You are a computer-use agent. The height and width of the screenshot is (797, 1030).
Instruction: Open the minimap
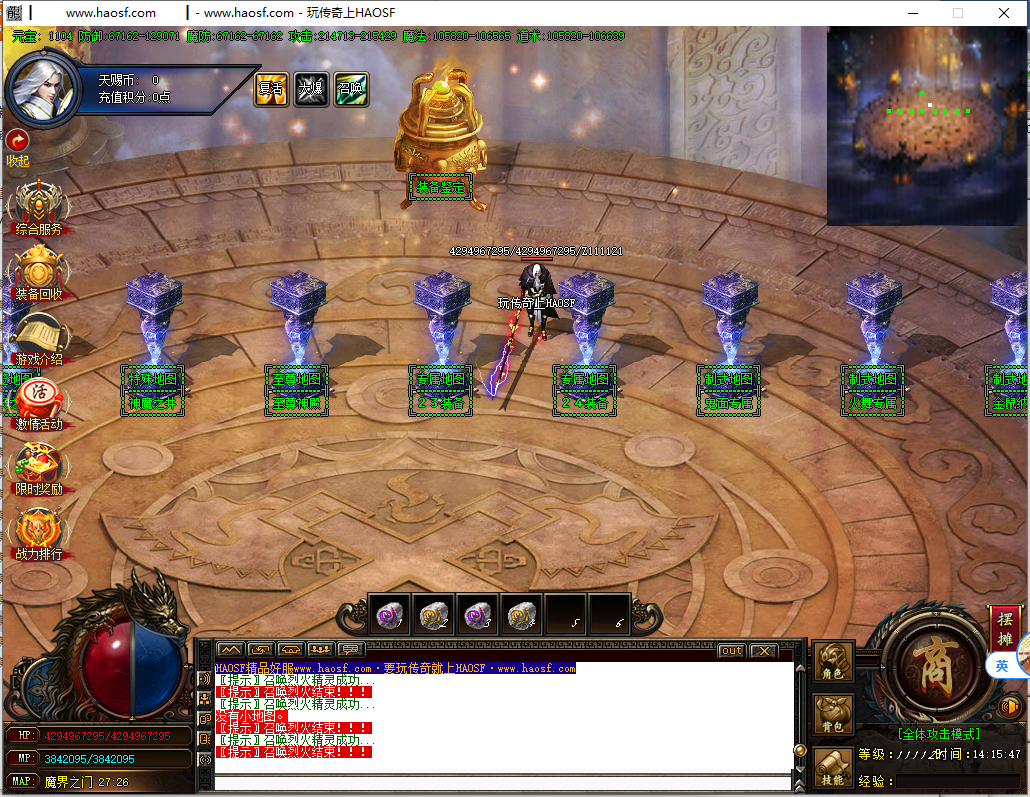tap(927, 126)
